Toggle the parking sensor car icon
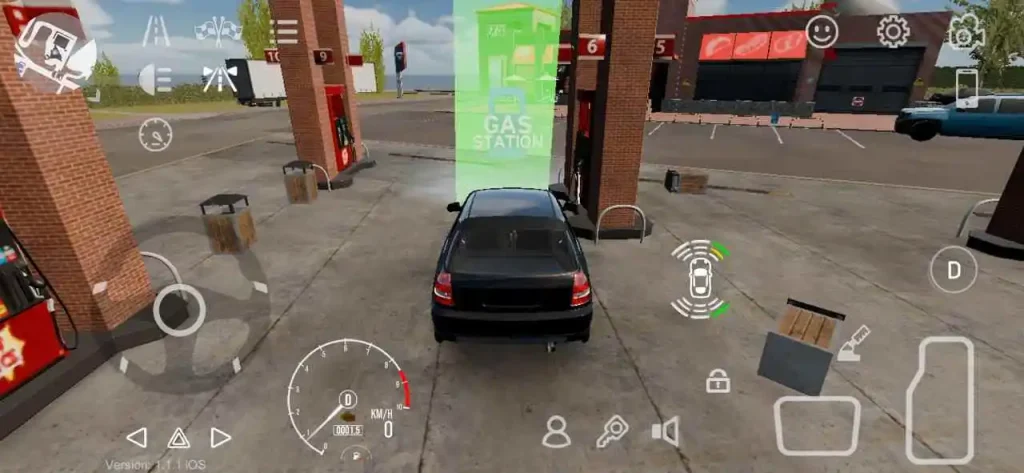This screenshot has height=473, width=1024. point(700,279)
